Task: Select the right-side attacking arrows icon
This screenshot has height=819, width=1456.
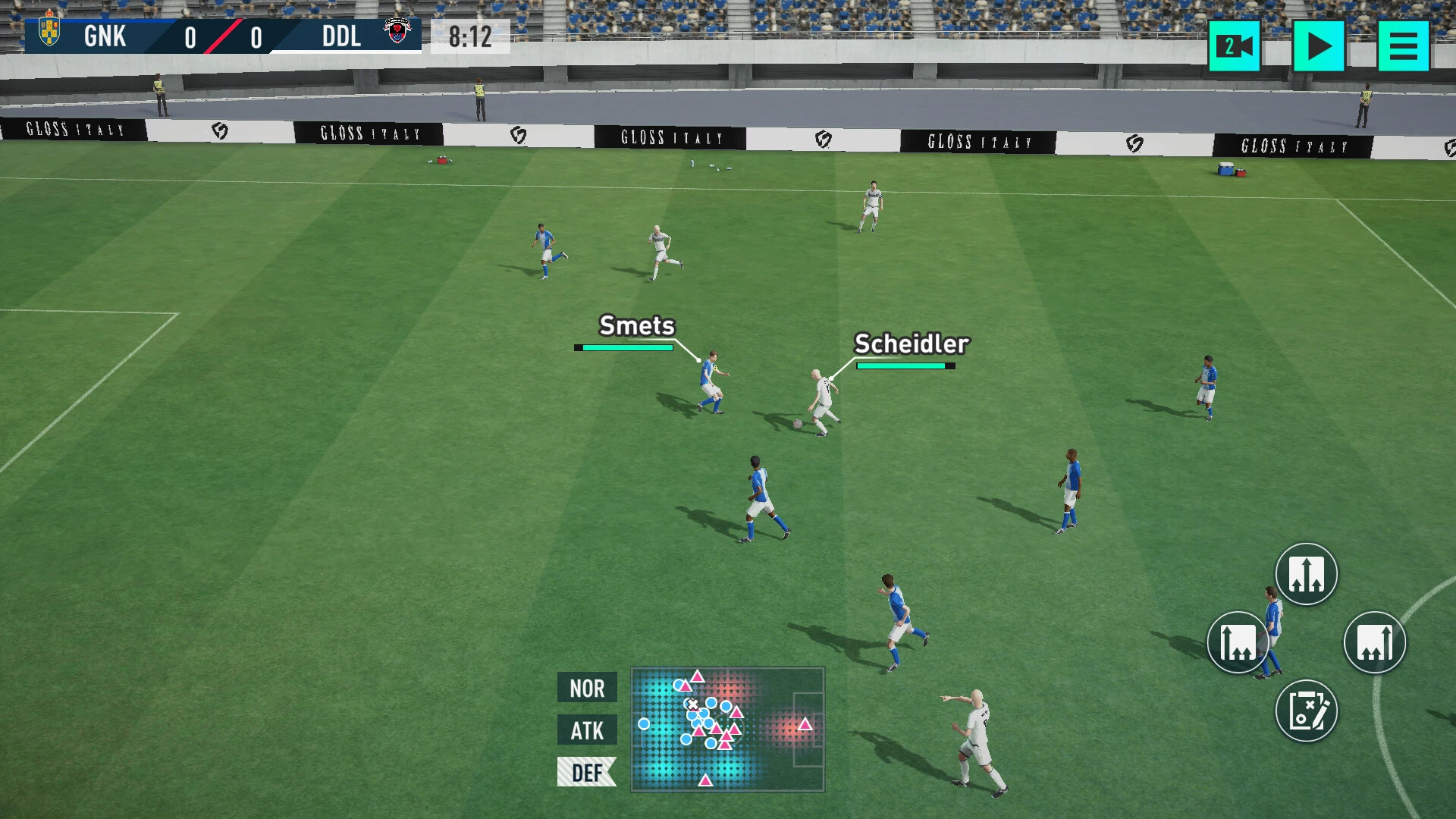Action: tap(1374, 642)
